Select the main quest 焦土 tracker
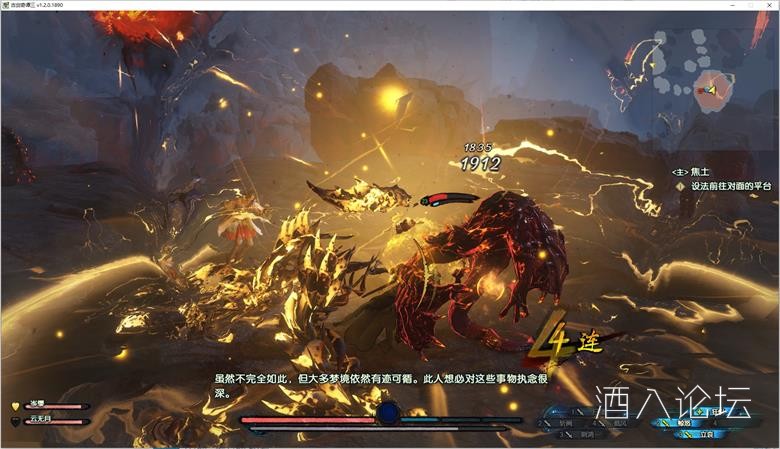This screenshot has width=780, height=449. click(701, 172)
